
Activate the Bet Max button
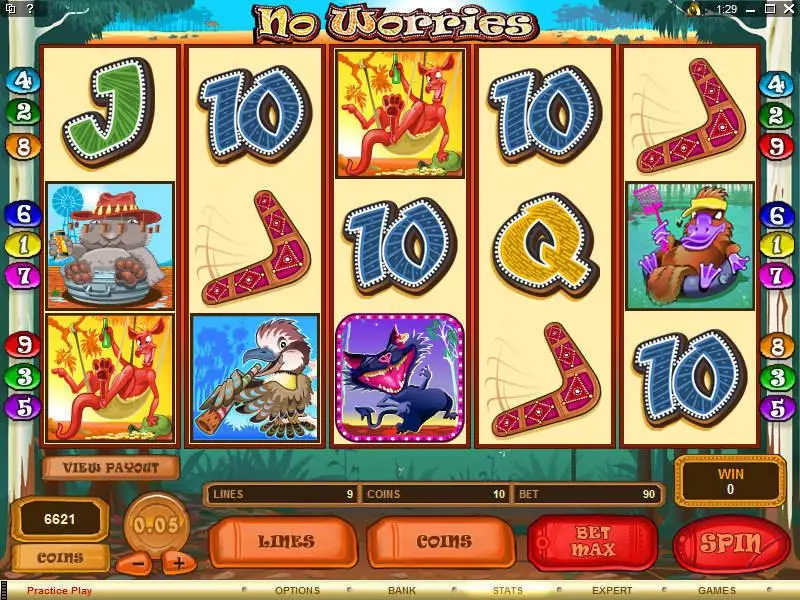coord(593,542)
